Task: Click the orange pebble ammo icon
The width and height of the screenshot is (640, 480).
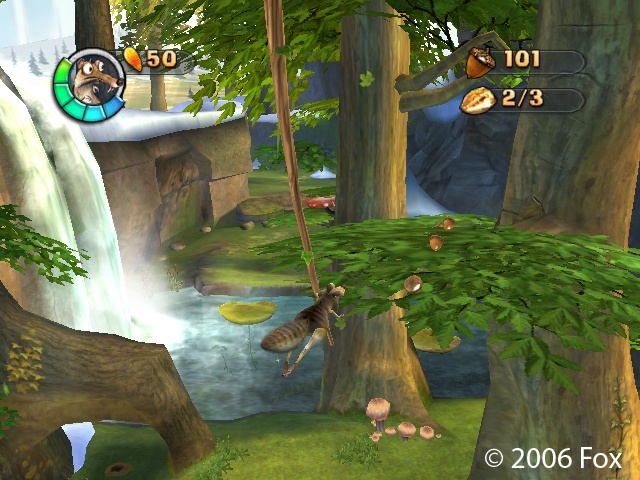Action: [134, 58]
